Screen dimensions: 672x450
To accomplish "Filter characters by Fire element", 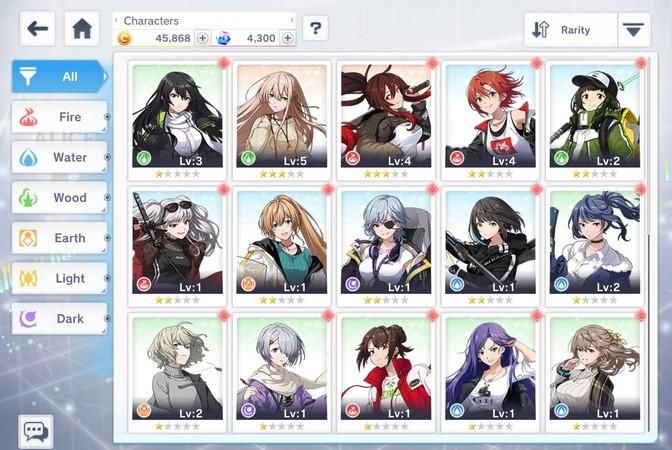I will tap(58, 117).
